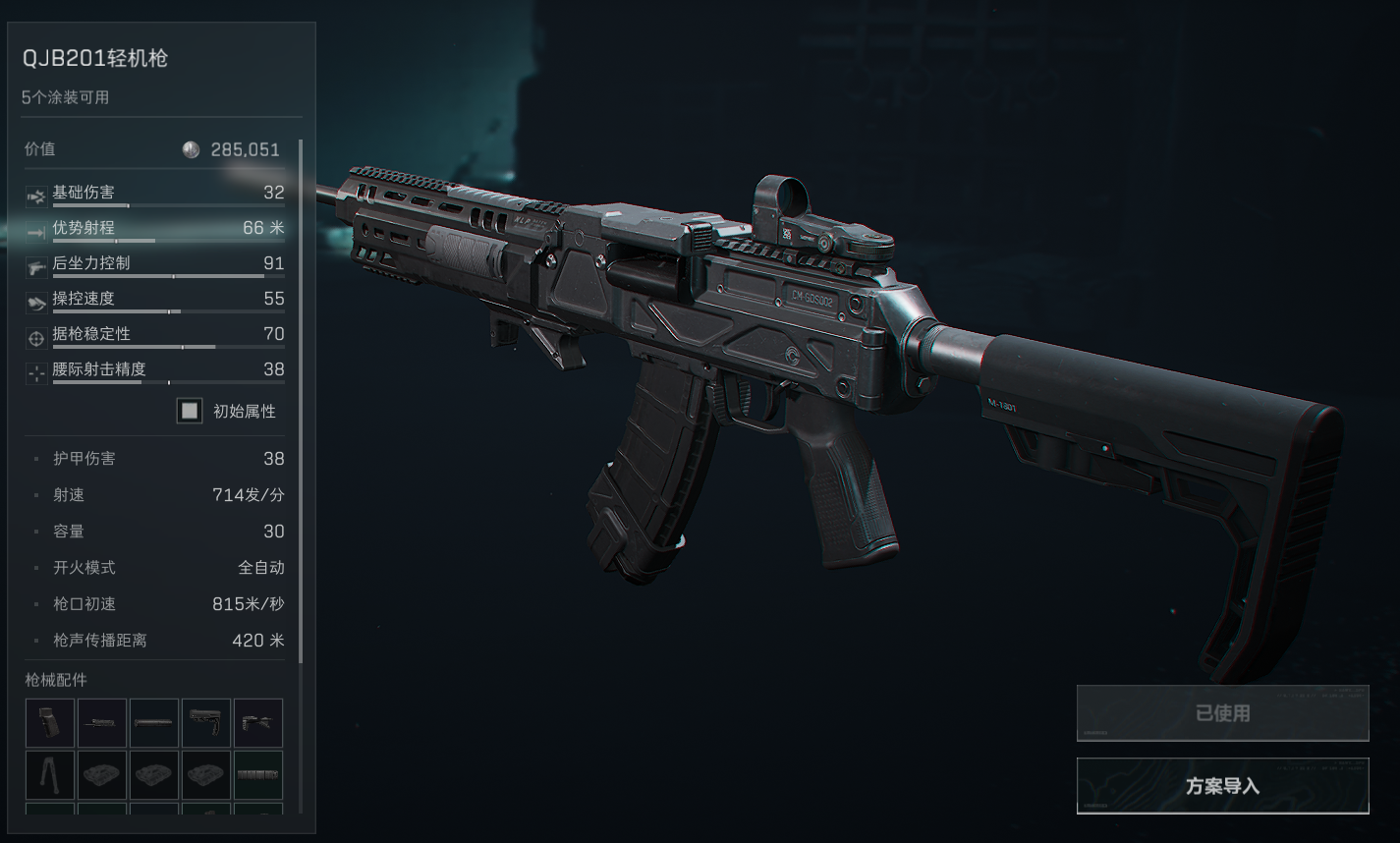Screen dimensions: 1400x843
Task: Click the stats panel vertical scrollbar
Action: [x=301, y=393]
